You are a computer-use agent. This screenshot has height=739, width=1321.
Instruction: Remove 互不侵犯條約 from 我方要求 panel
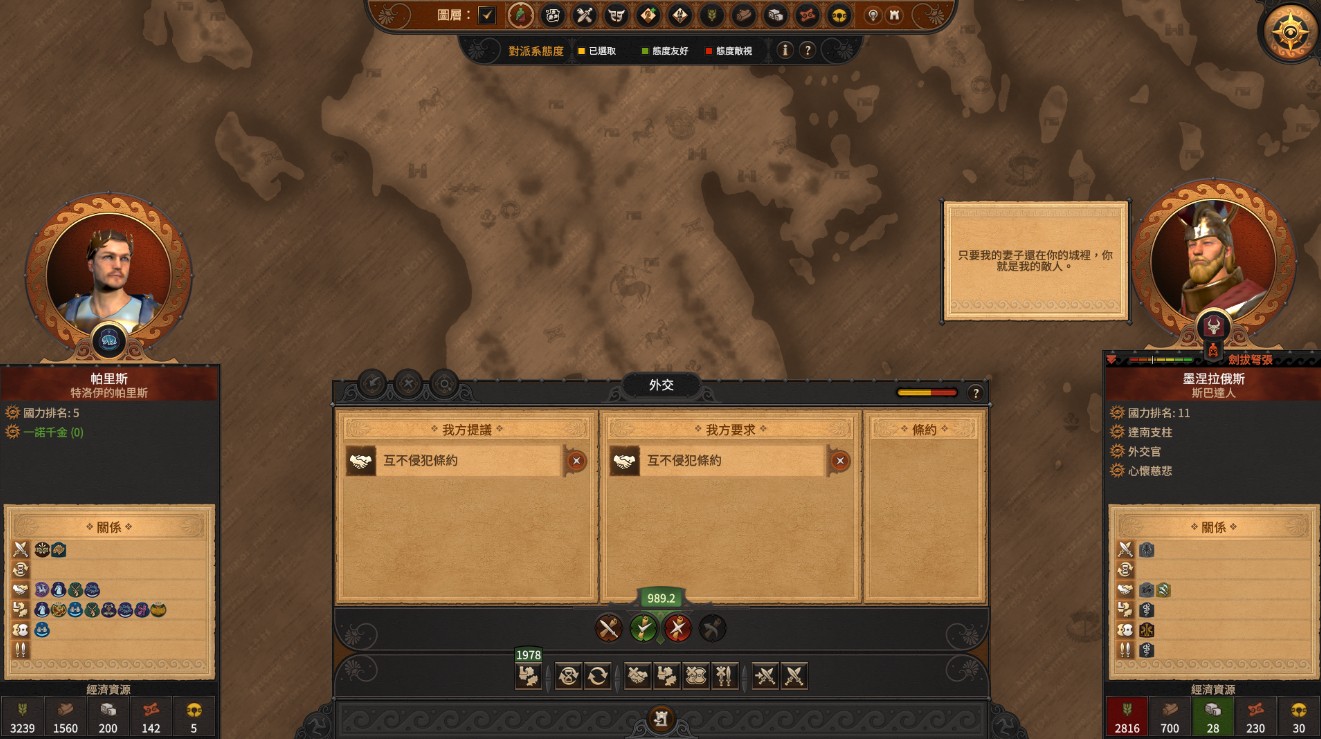[839, 462]
